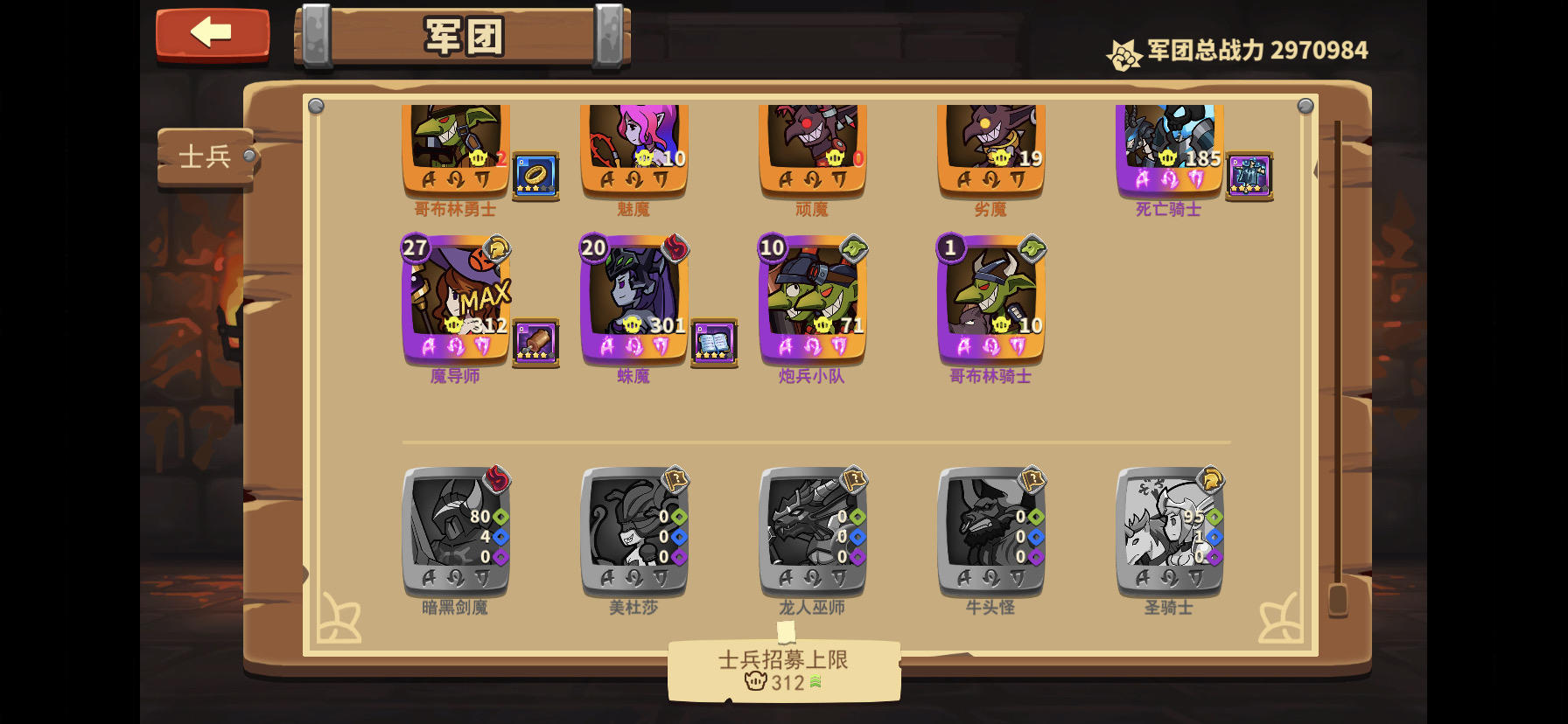
Task: Select the 哥布林骑士 unit card
Action: 990,302
